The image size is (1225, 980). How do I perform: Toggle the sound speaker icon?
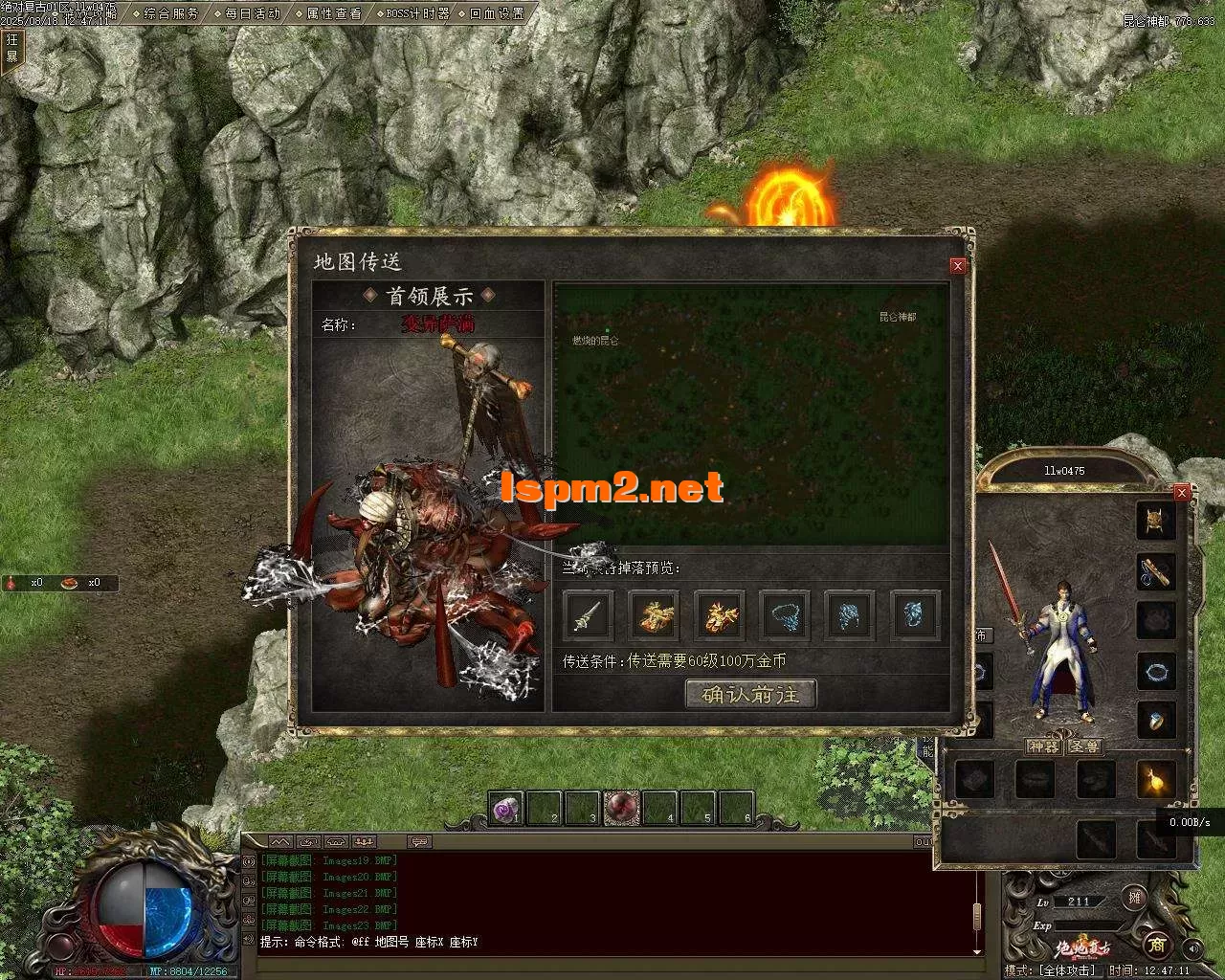coord(1192,948)
